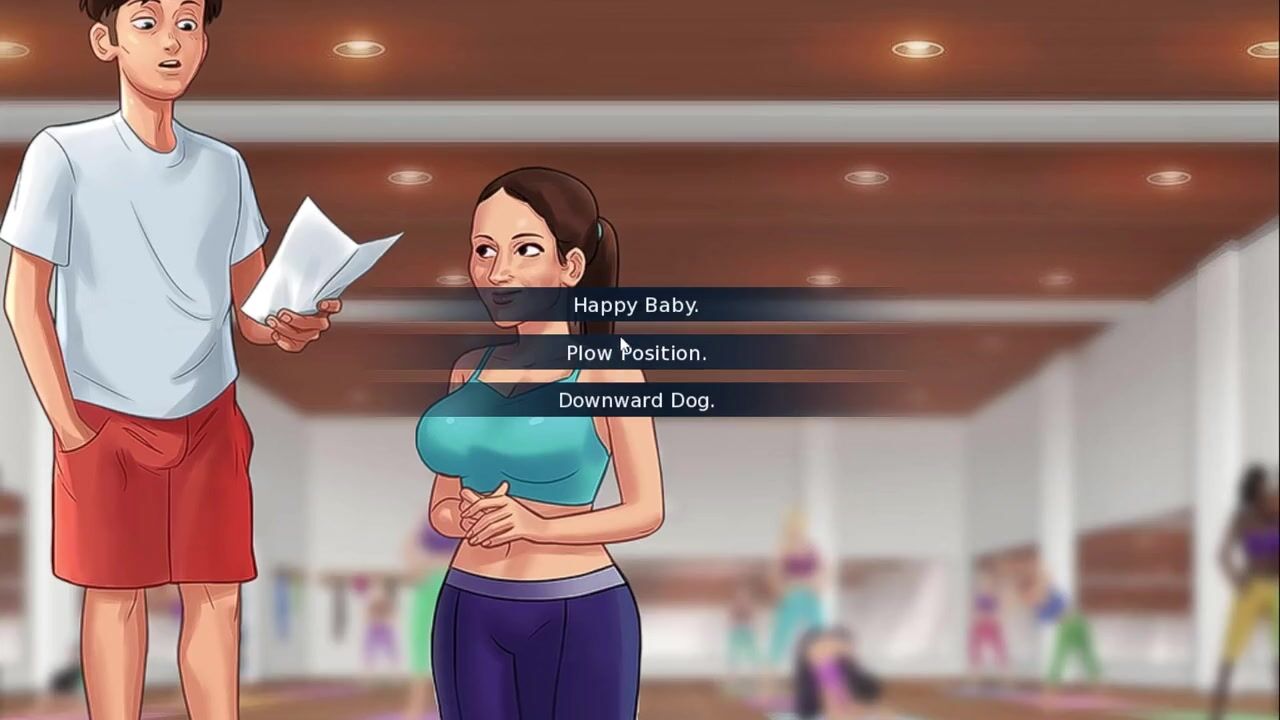Select the "Plow Position." answer
1280x720 pixels.
pyautogui.click(x=636, y=353)
